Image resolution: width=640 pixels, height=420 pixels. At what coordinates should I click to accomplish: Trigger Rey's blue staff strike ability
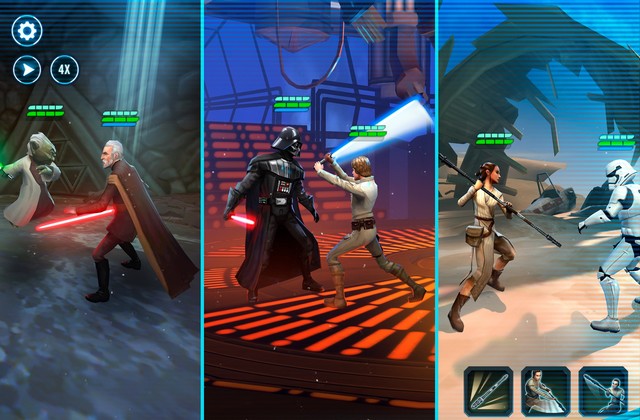tap(603, 391)
